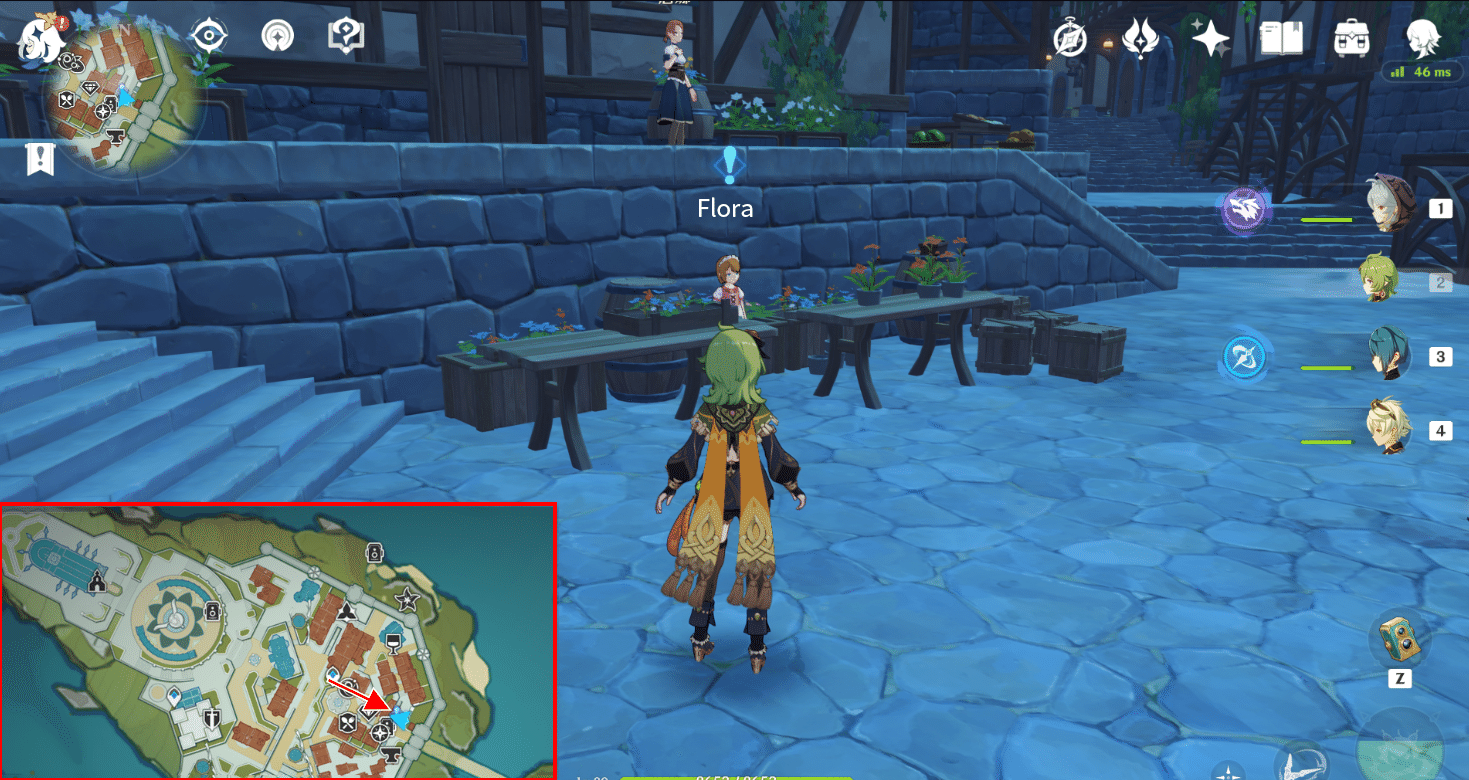Viewport: 1469px width, 780px height.
Task: Open the quest banner on the left
Action: point(38,158)
